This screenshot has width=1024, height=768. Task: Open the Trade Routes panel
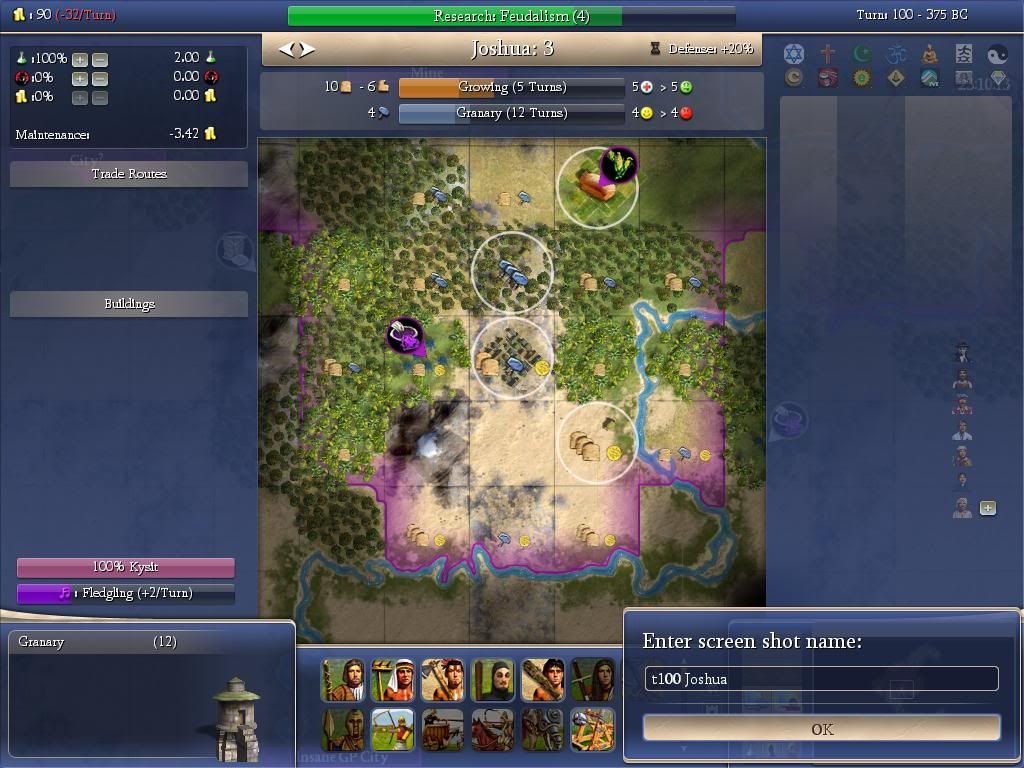point(129,174)
